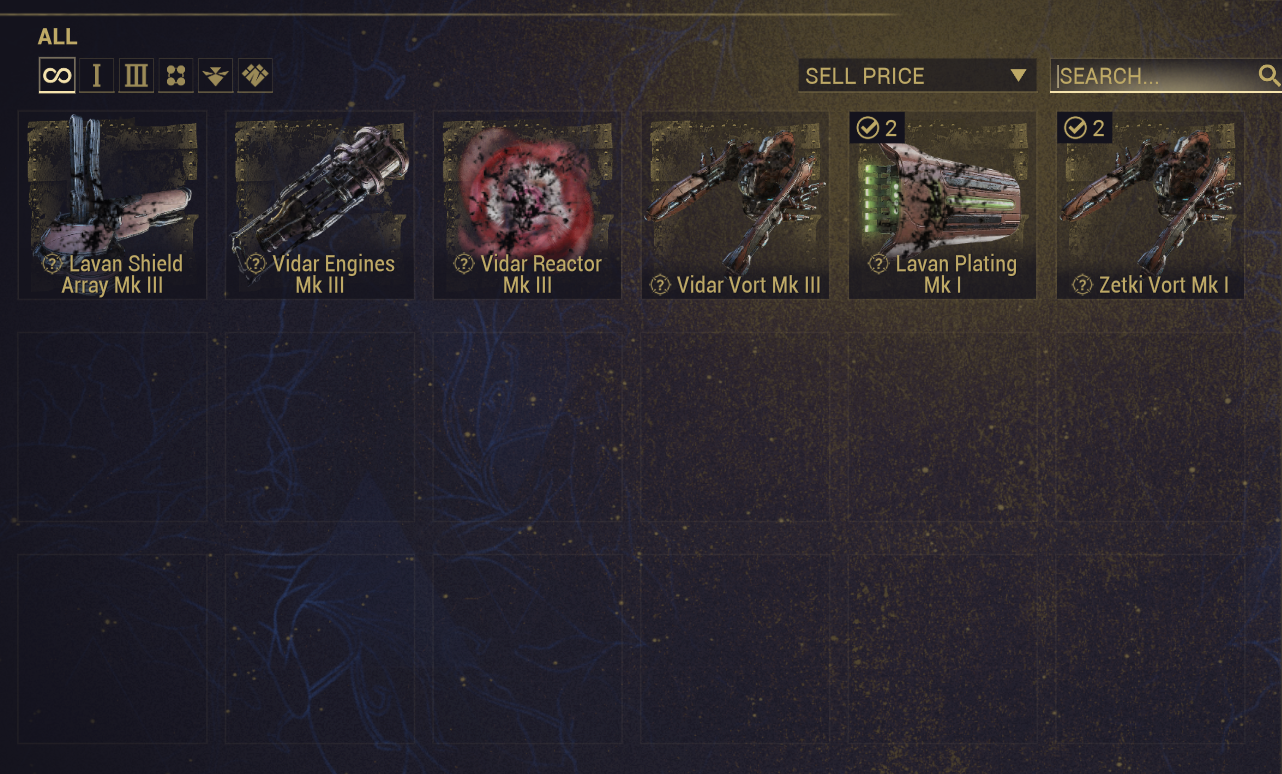Click into the Search field
Screen dimensions: 1282x774
(x=1150, y=76)
